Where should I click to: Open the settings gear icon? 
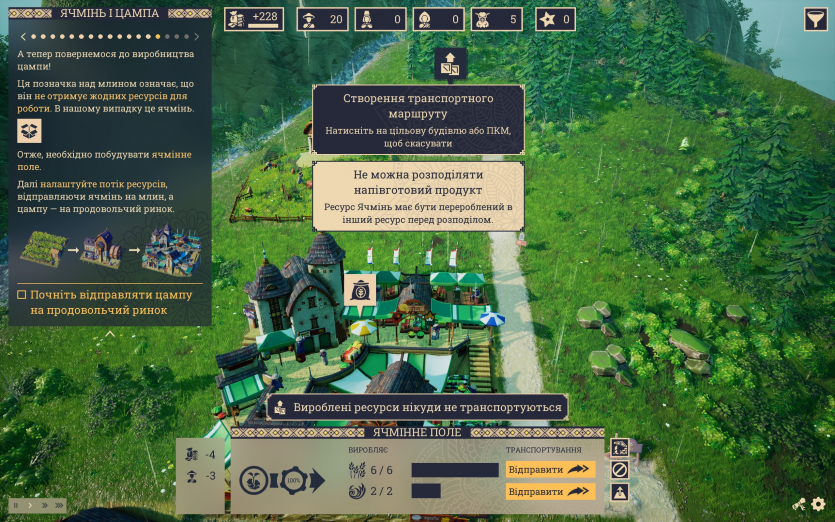pyautogui.click(x=819, y=504)
